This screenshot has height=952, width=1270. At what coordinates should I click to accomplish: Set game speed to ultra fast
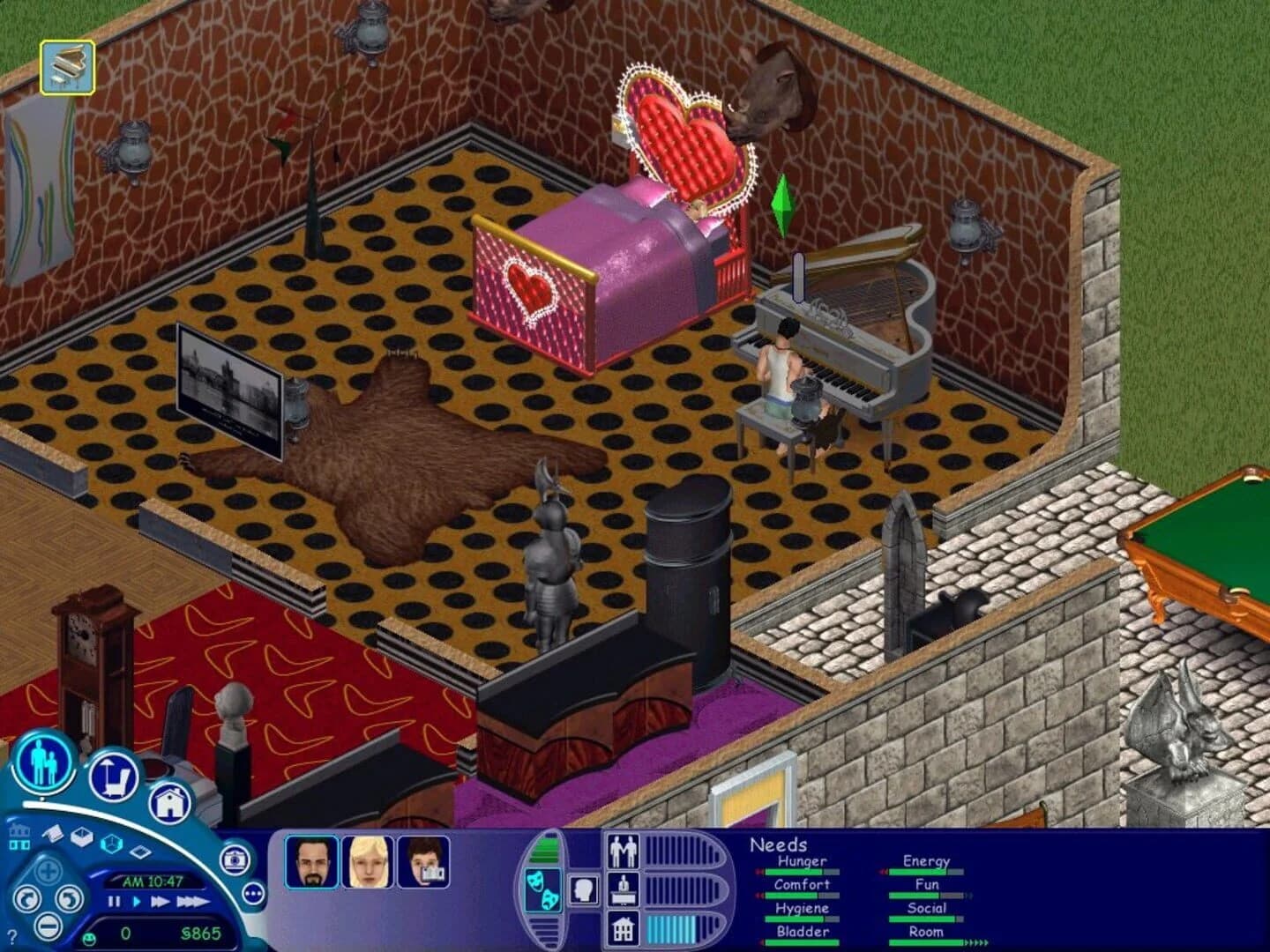[196, 901]
